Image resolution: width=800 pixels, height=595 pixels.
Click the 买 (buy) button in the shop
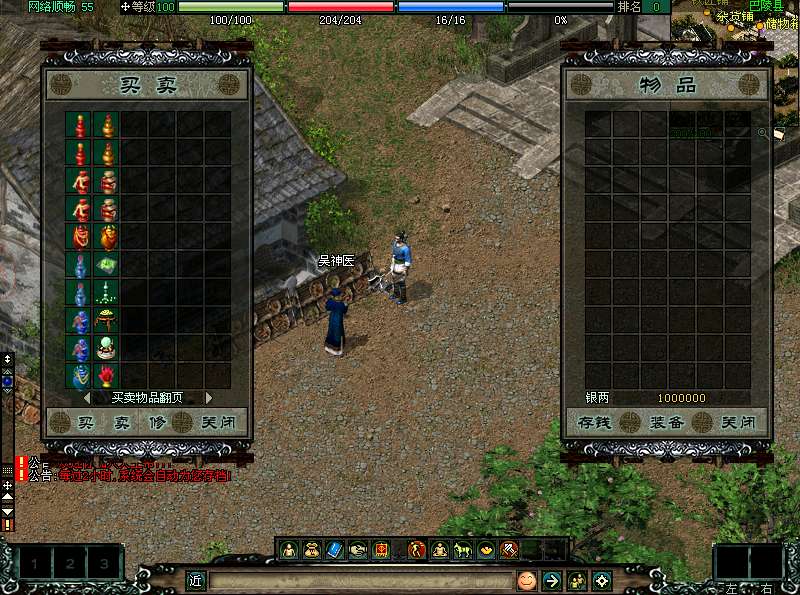pyautogui.click(x=85, y=423)
